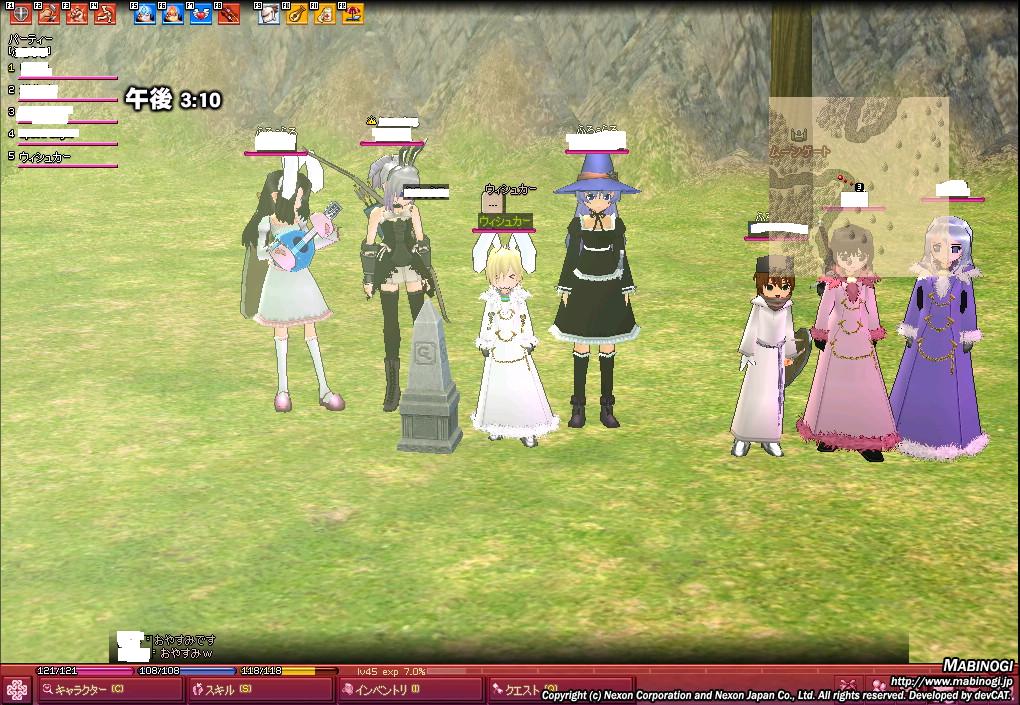Activate the F1 shield defense skill
Image resolution: width=1020 pixels, height=705 pixels.
pos(20,14)
